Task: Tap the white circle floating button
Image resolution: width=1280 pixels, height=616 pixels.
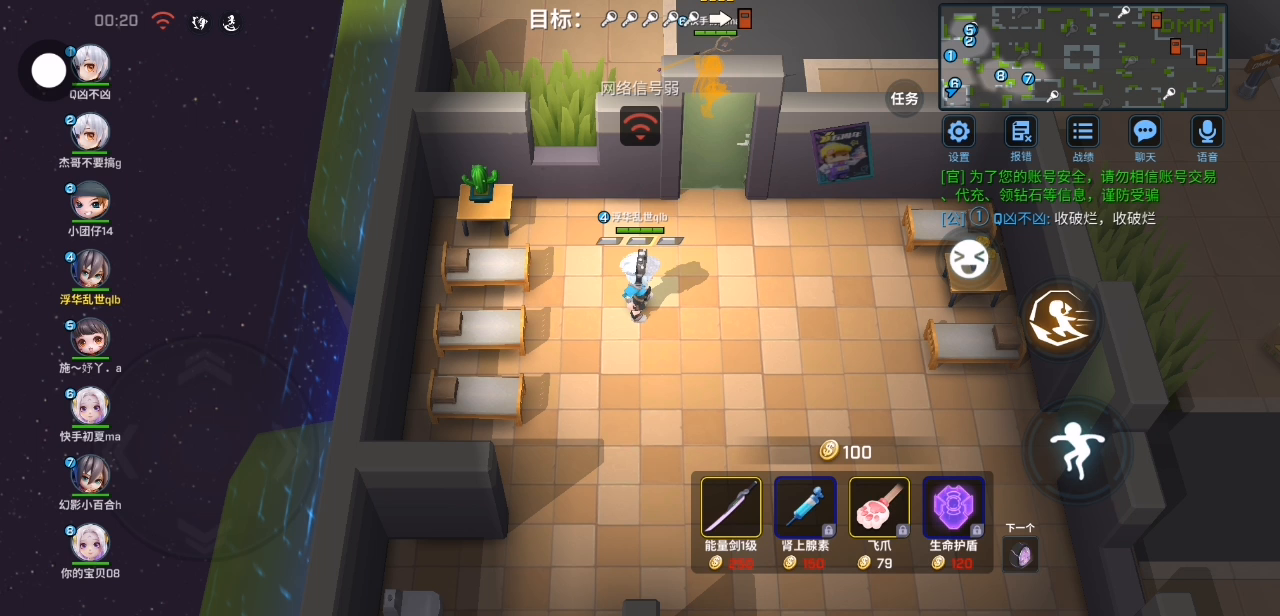Action: 49,70
